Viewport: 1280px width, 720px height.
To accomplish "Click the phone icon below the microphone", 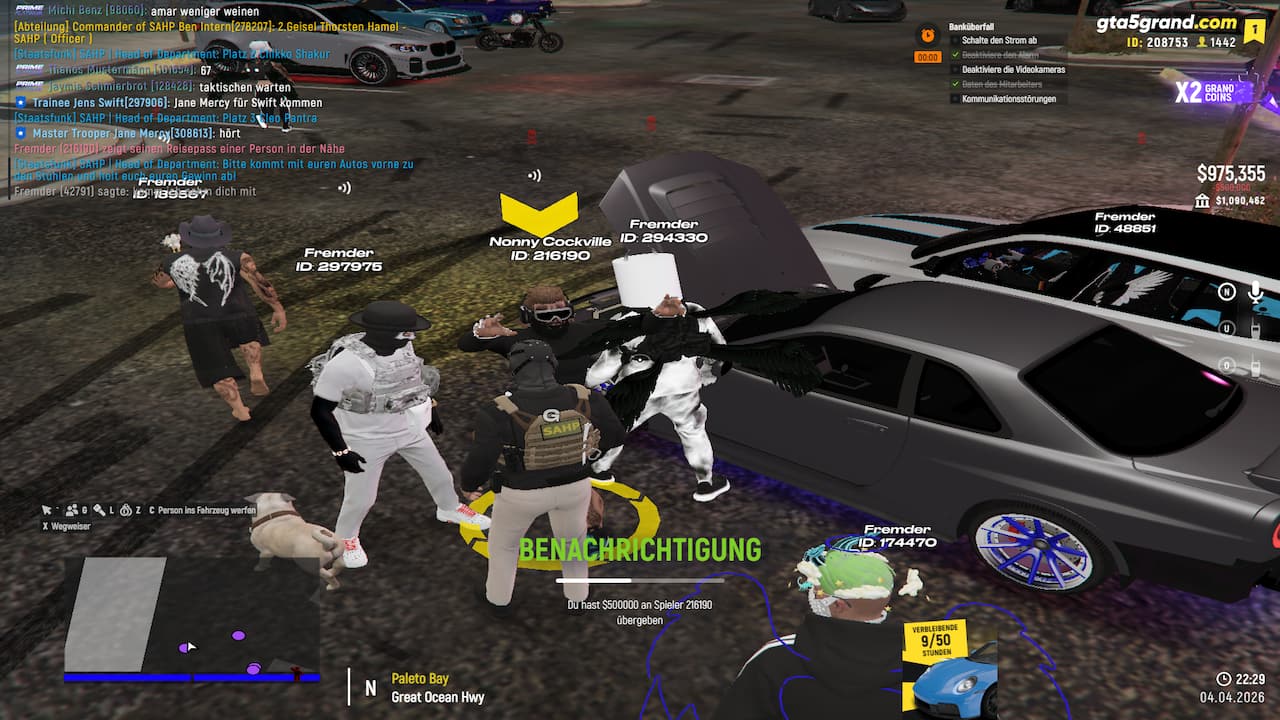I will pos(1256,330).
